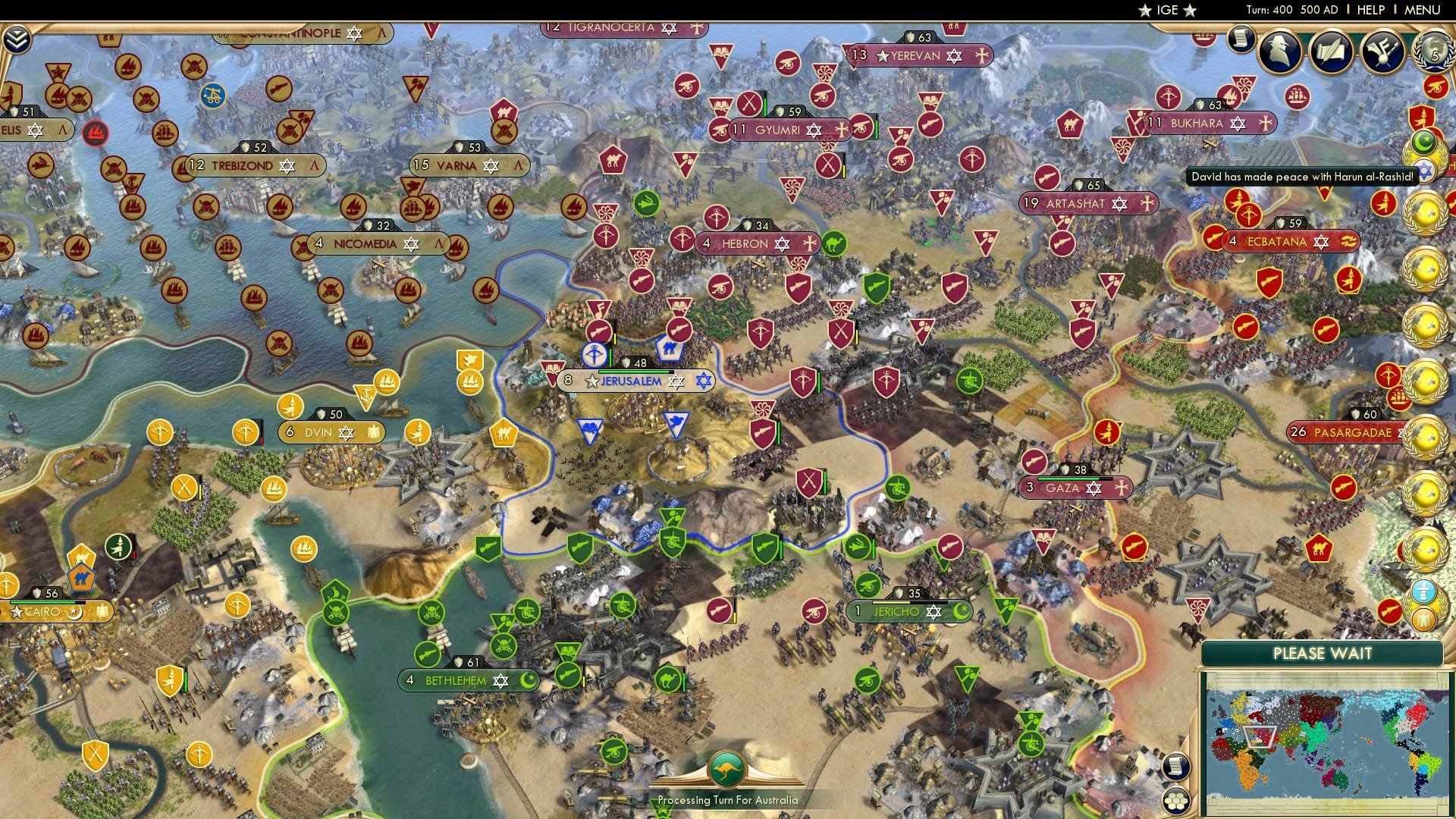Click the green crescent city-state notification icon
The width and height of the screenshot is (1456, 819).
coord(1423,143)
